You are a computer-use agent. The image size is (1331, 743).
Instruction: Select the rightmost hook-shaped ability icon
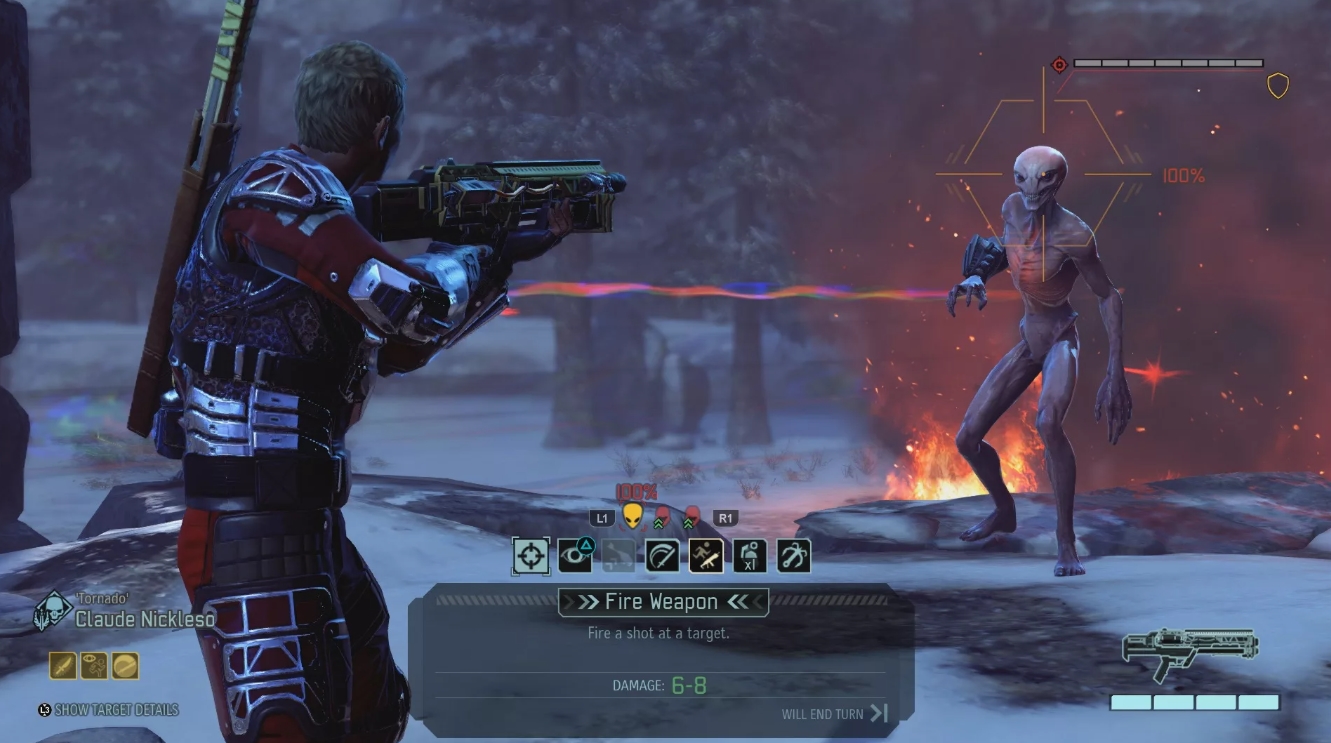tap(793, 555)
